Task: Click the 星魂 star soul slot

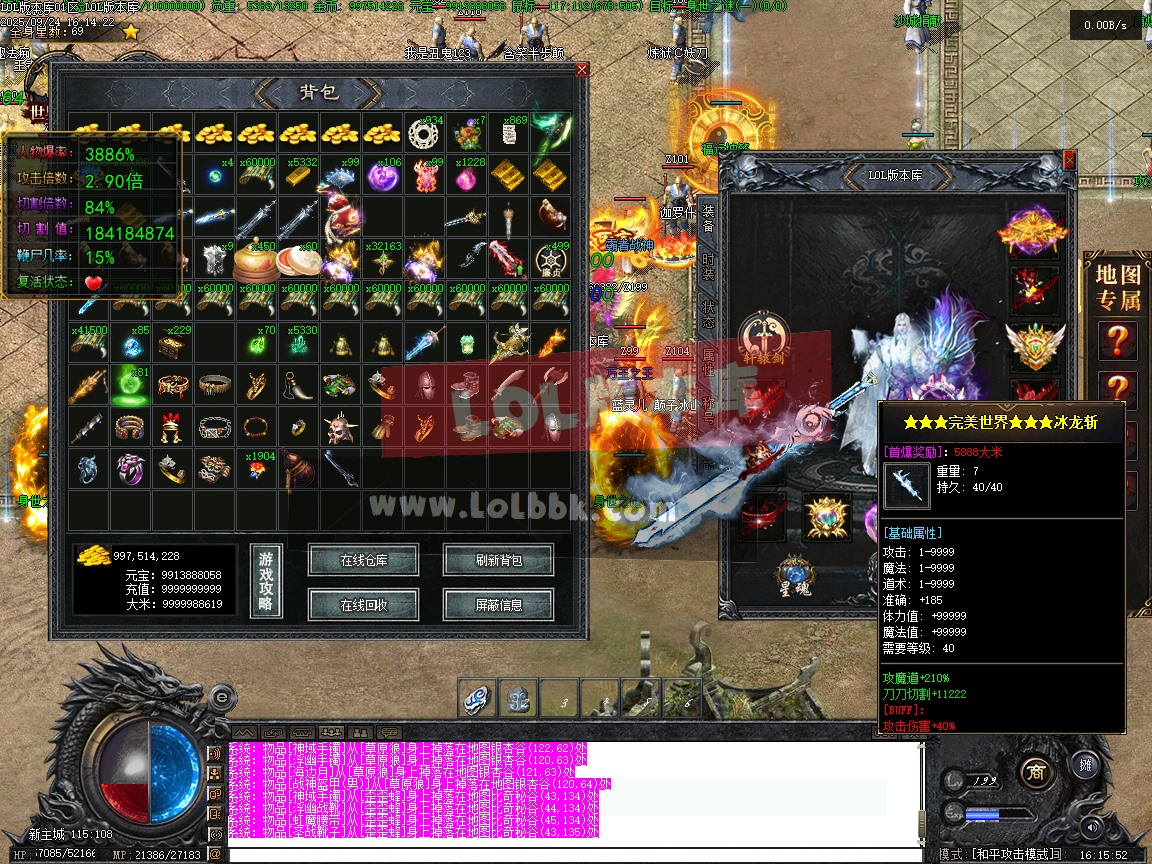Action: coord(796,578)
